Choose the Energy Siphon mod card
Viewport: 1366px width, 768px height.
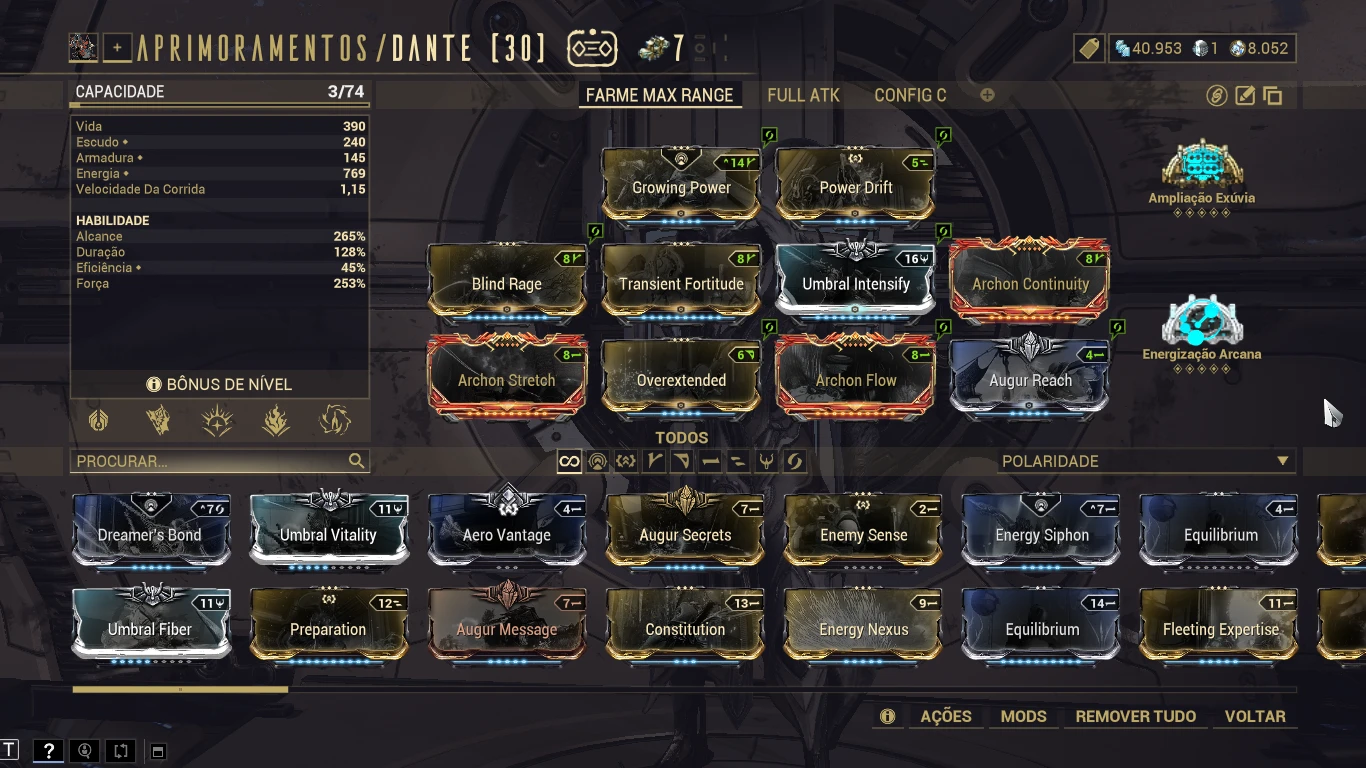(1042, 534)
